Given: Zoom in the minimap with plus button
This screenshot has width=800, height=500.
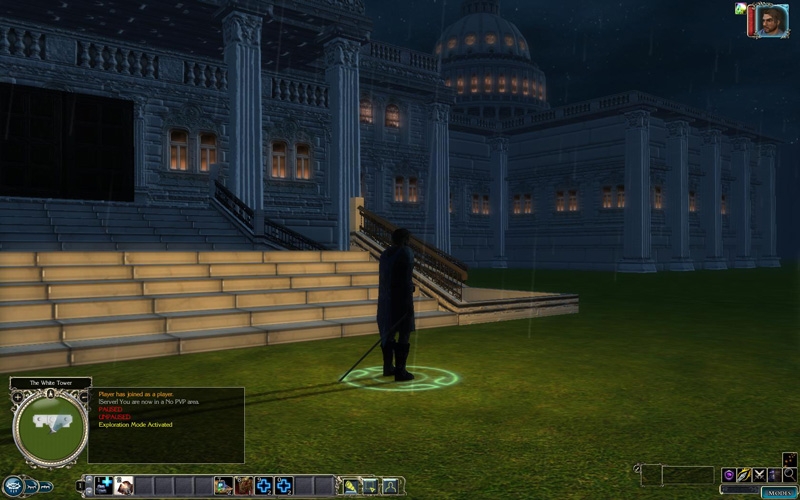Looking at the screenshot, I should pyautogui.click(x=17, y=397).
